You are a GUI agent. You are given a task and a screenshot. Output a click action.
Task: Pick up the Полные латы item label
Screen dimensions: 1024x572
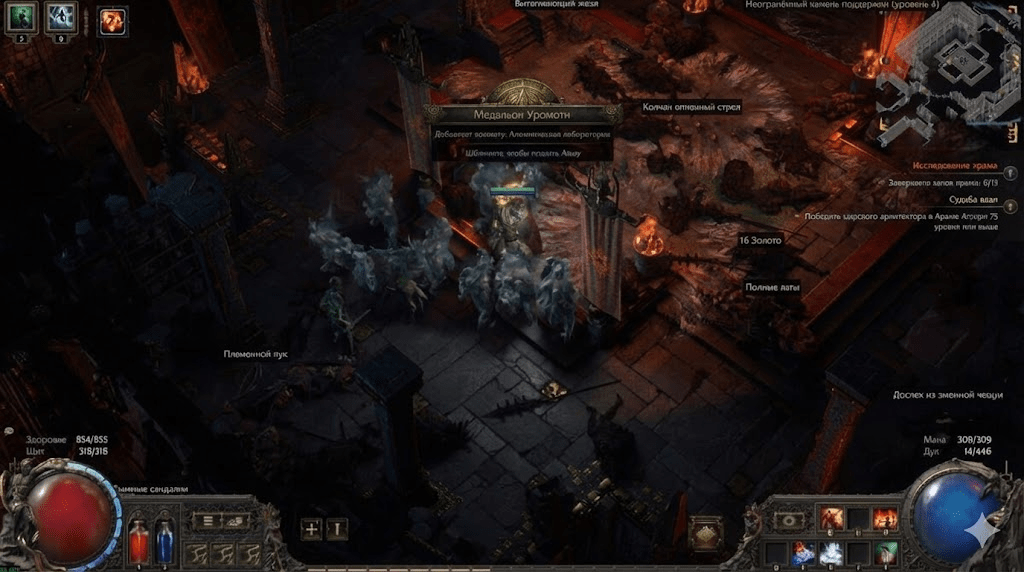point(770,287)
